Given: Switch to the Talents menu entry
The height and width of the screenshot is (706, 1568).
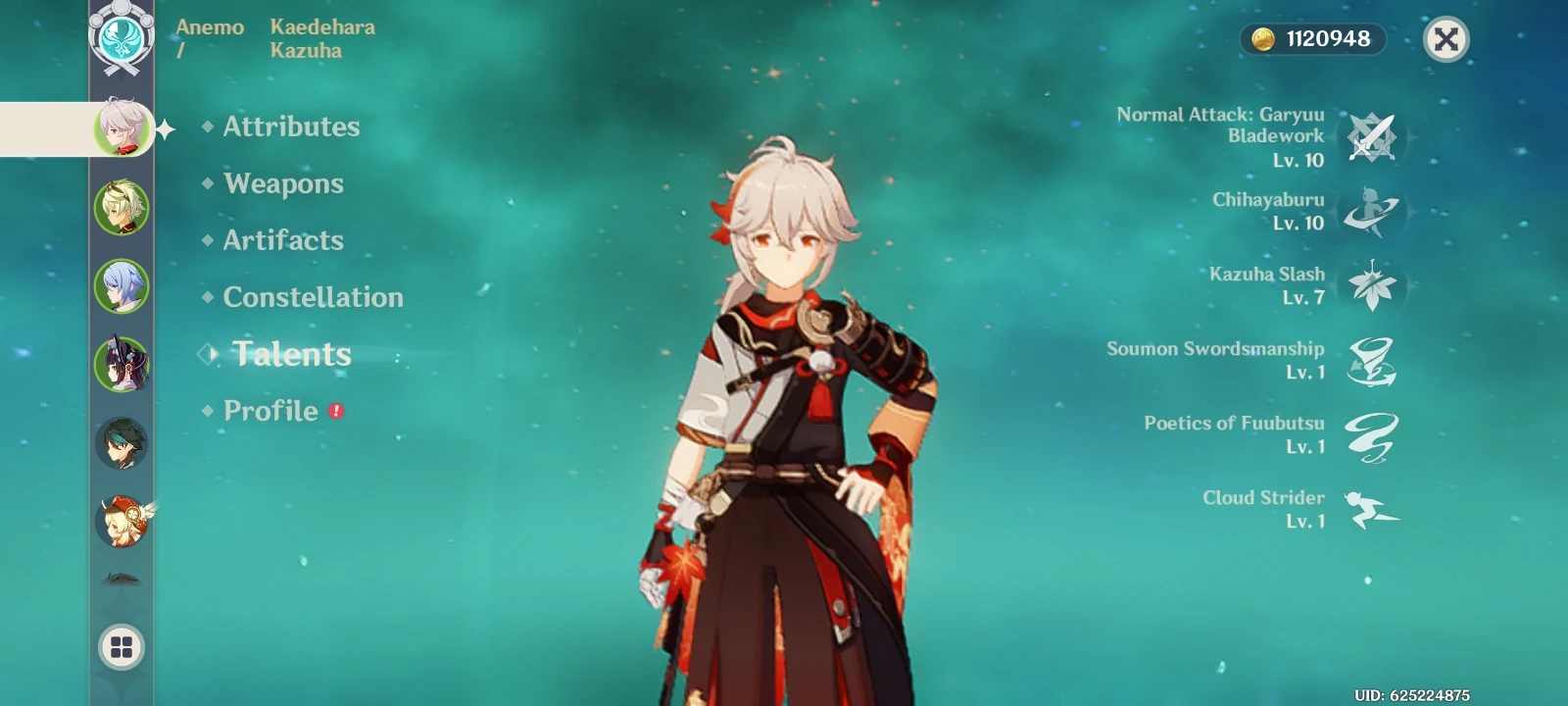Looking at the screenshot, I should coord(291,354).
